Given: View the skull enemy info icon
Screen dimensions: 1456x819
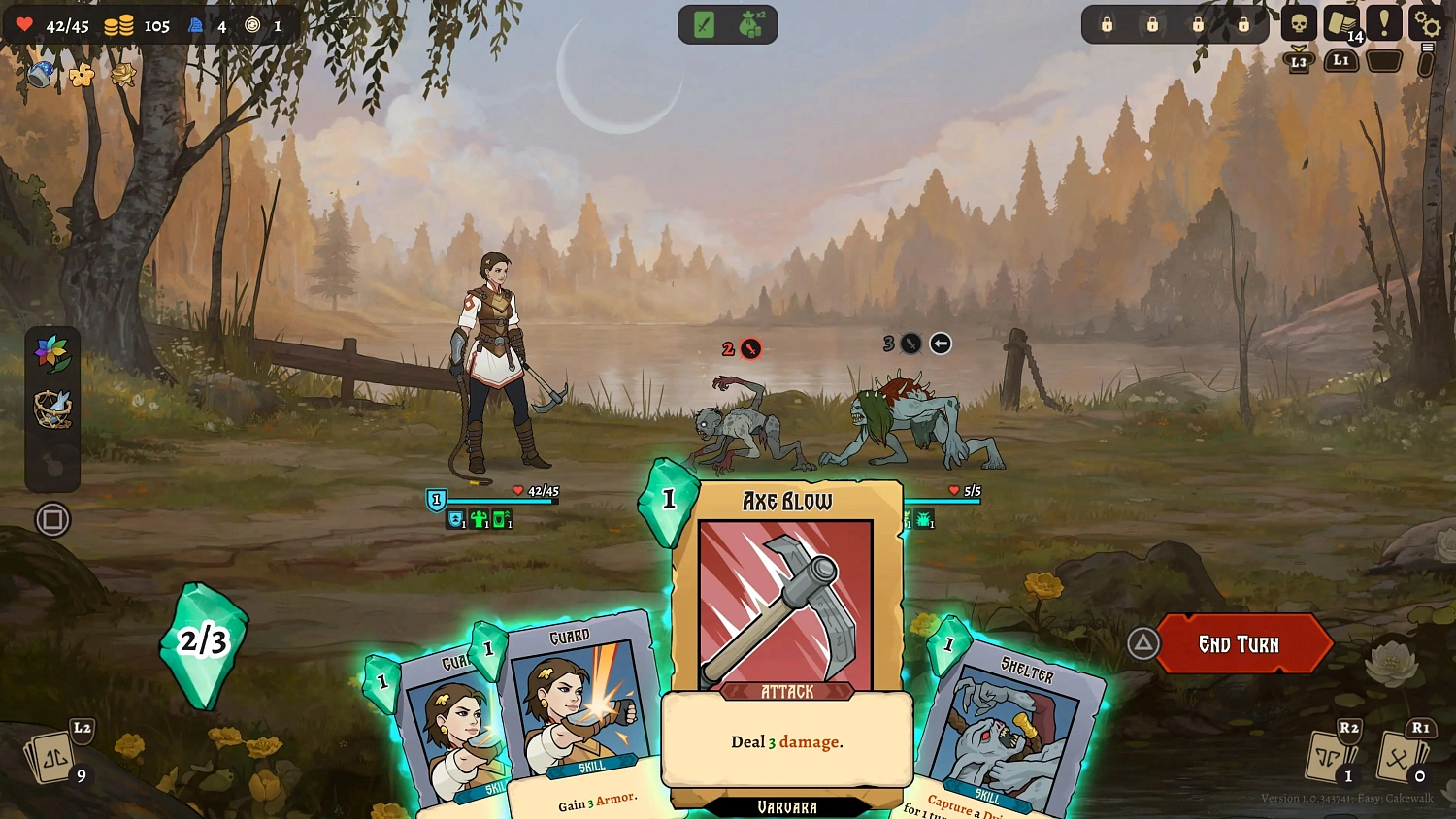Looking at the screenshot, I should [x=1299, y=24].
